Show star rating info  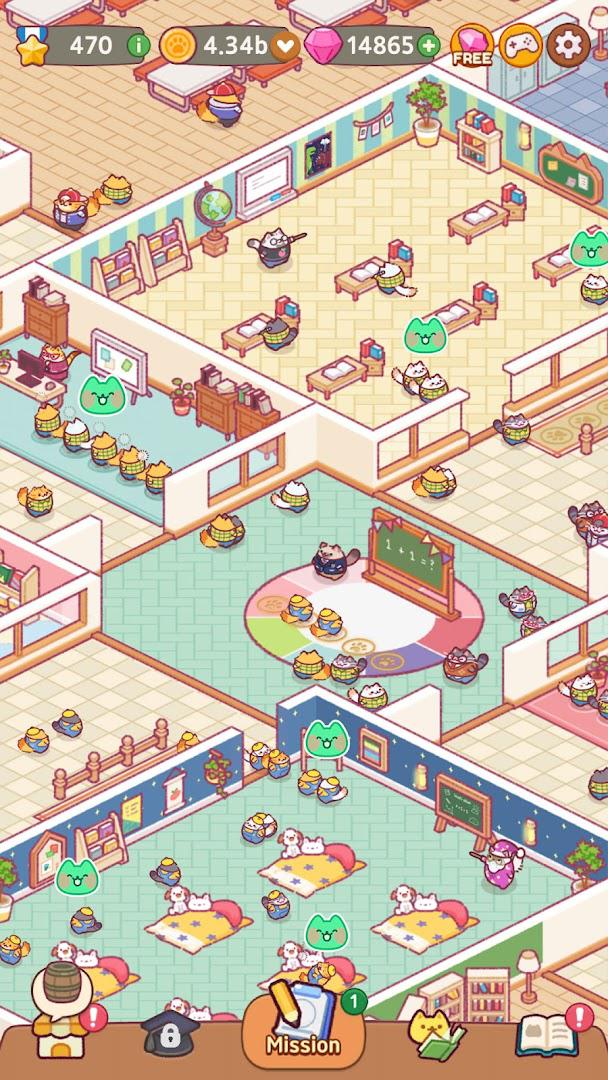[x=138, y=45]
